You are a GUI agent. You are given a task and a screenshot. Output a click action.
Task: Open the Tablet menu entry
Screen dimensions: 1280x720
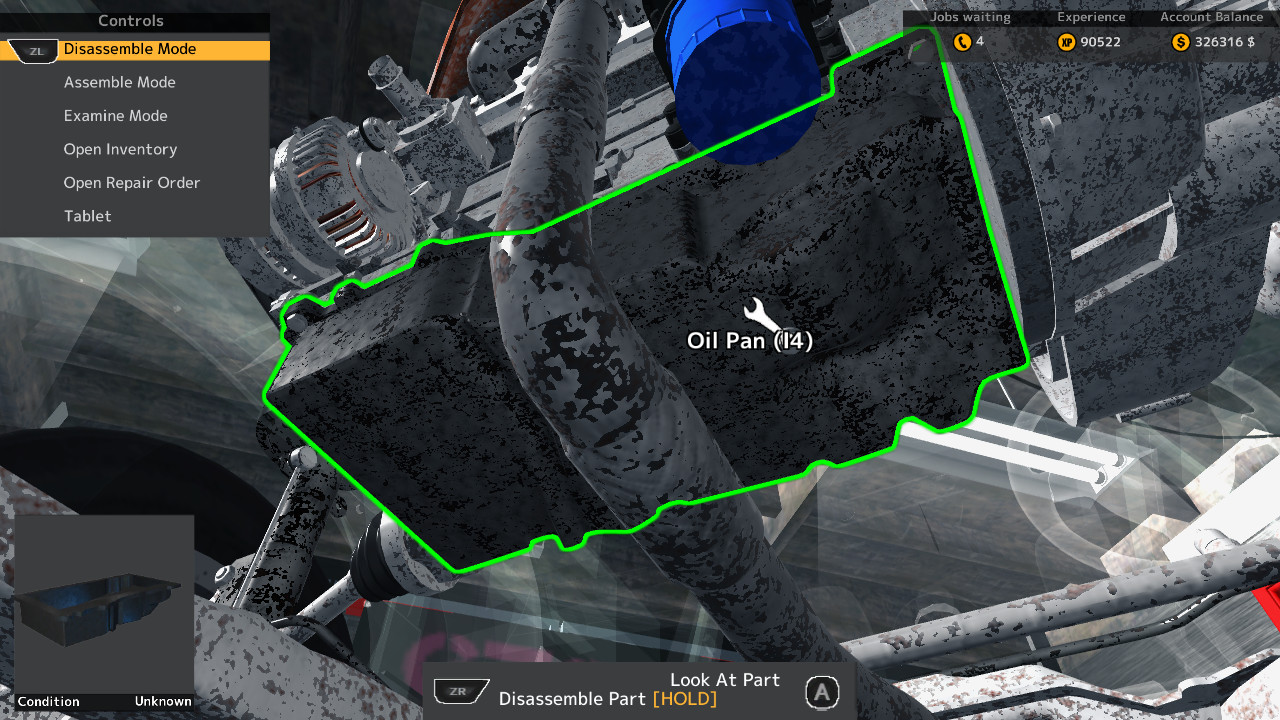[x=87, y=216]
